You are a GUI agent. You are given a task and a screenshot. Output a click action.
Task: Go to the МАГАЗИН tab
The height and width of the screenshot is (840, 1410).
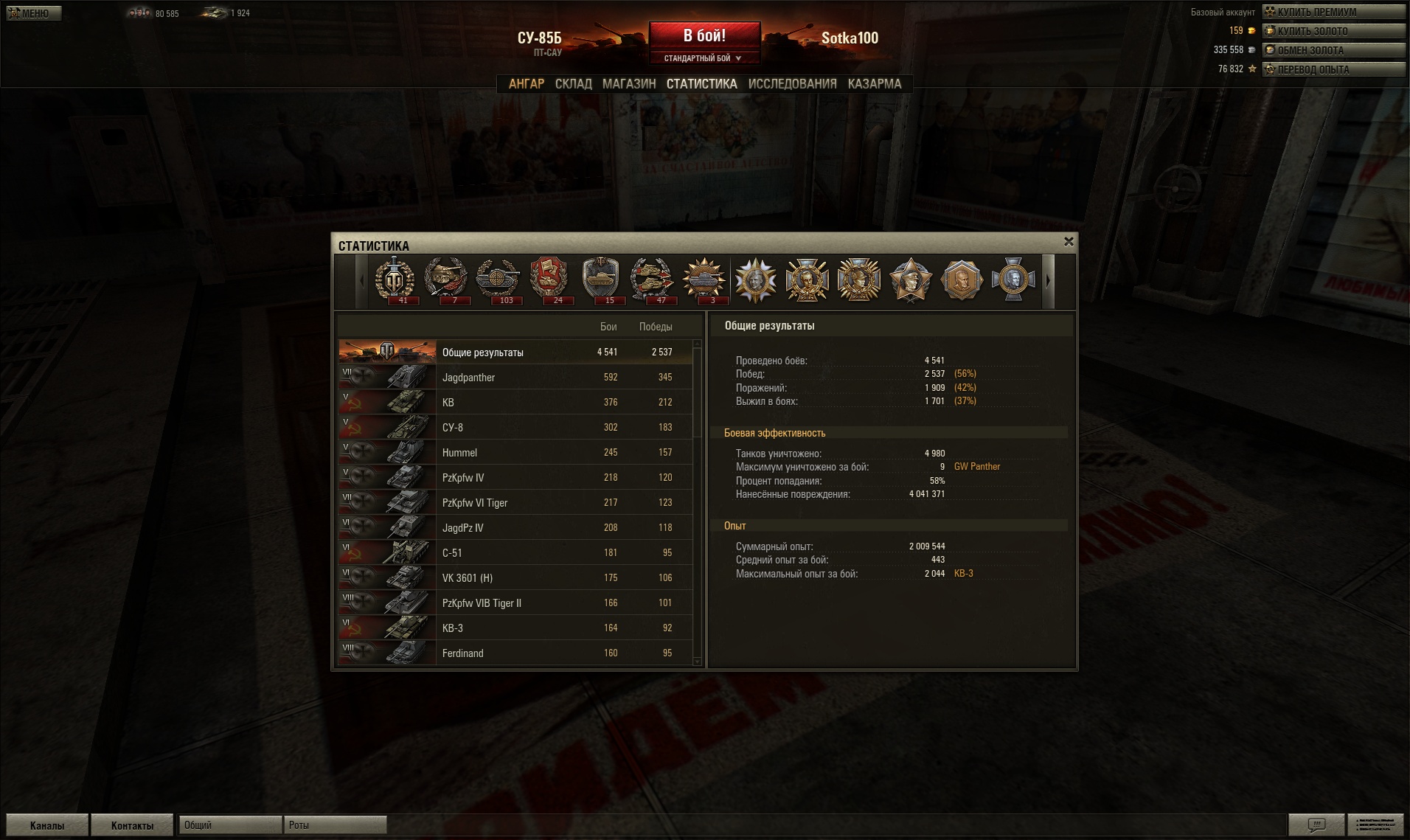pyautogui.click(x=628, y=84)
